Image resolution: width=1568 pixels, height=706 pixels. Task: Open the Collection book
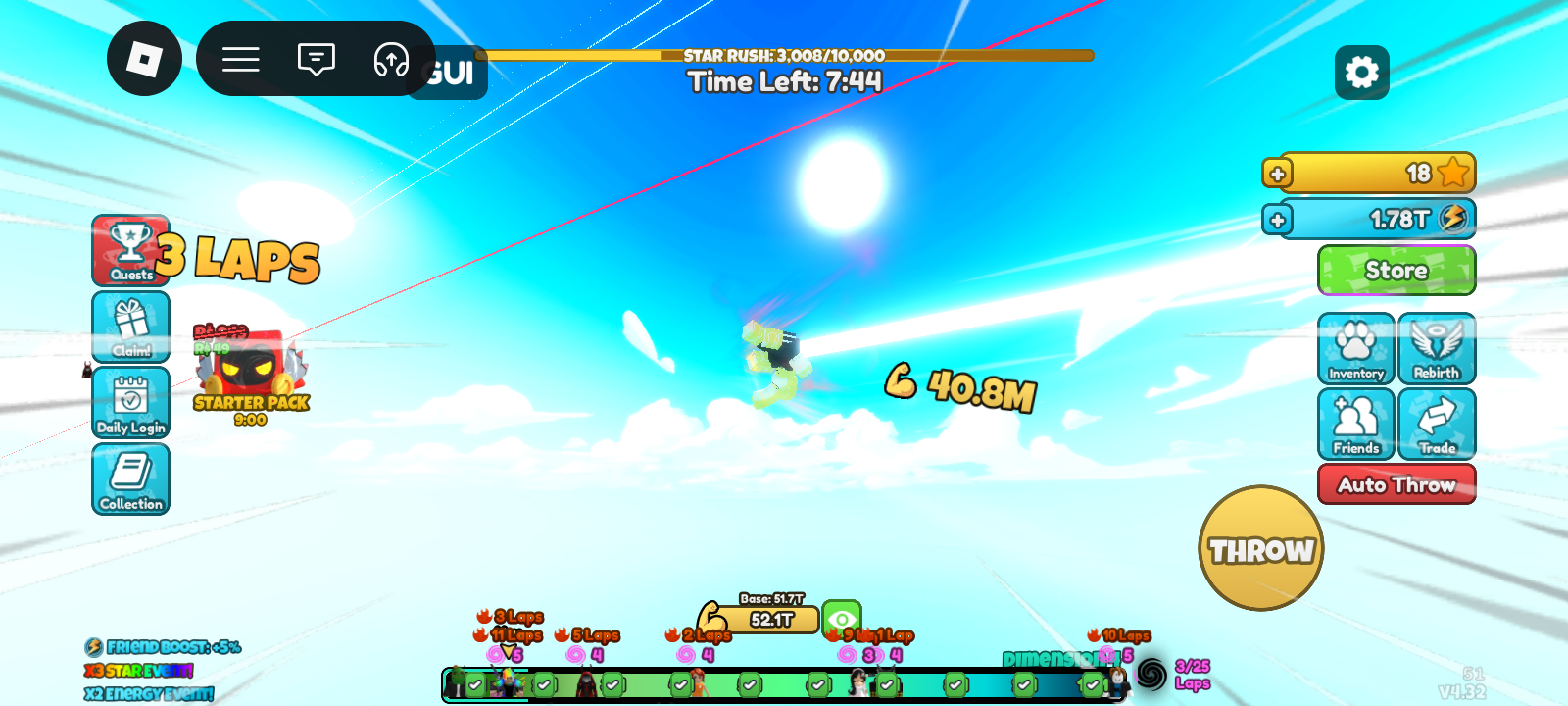click(131, 479)
